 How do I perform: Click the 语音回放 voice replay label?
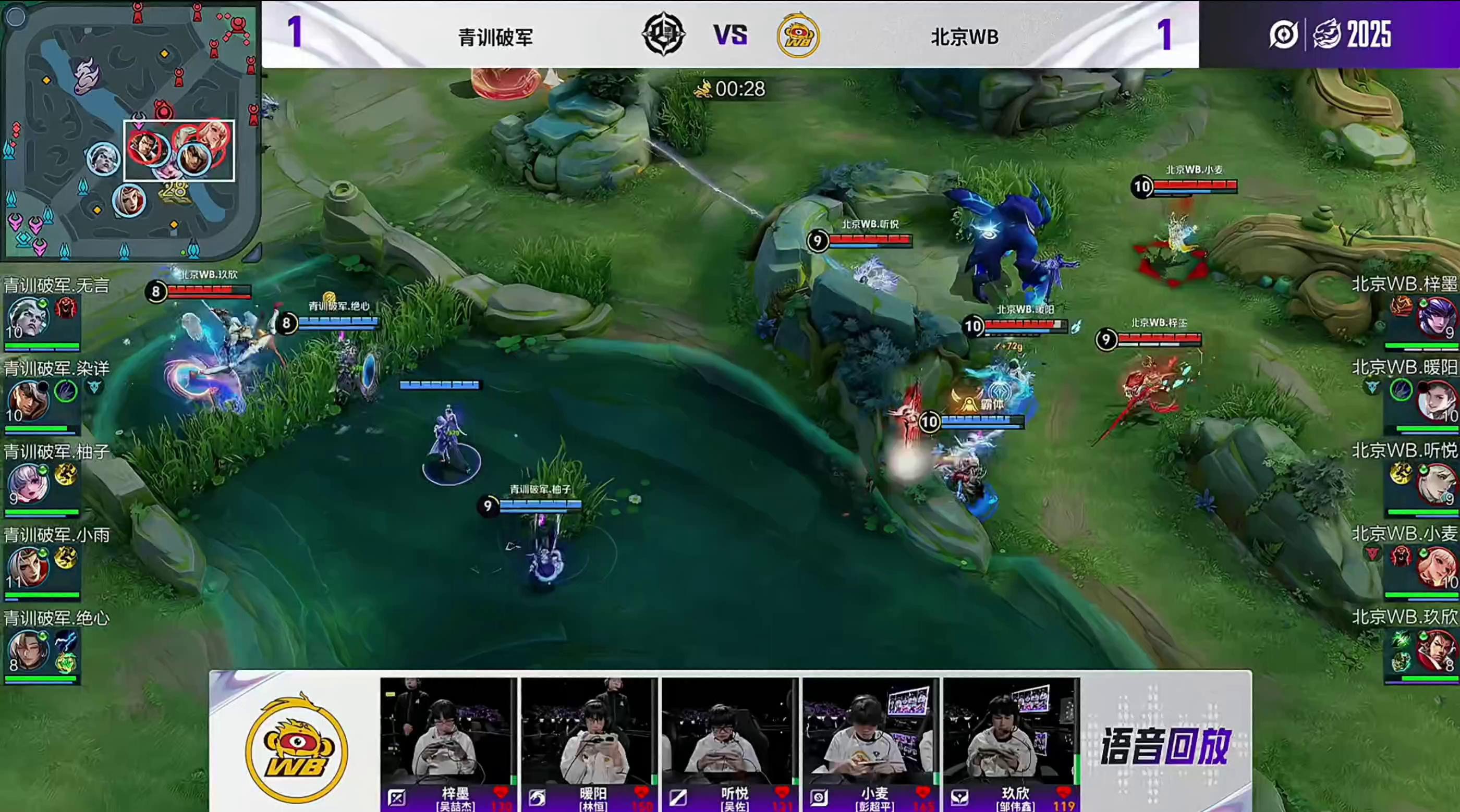(x=1165, y=747)
